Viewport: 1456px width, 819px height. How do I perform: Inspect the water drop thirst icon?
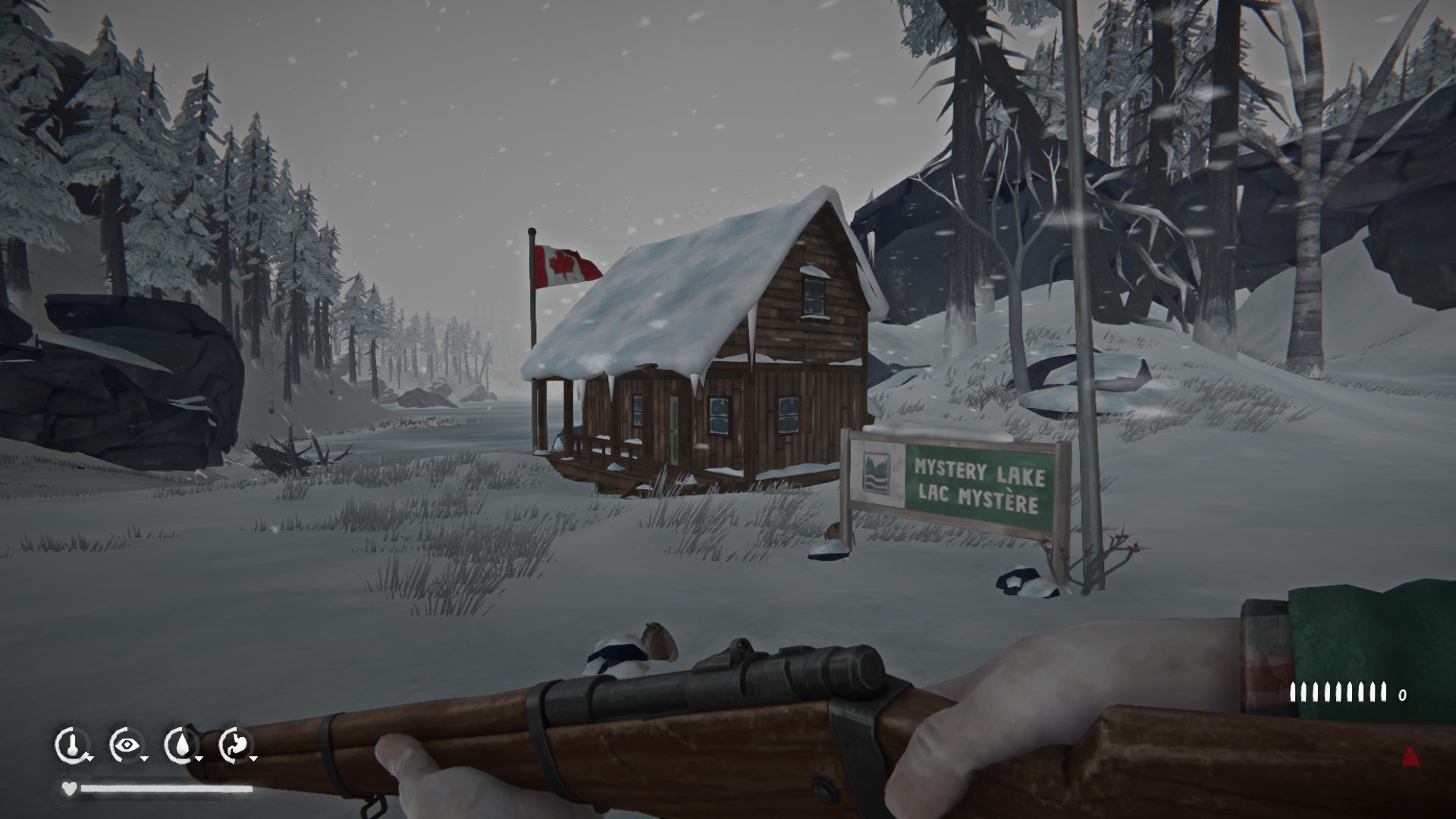(x=180, y=745)
